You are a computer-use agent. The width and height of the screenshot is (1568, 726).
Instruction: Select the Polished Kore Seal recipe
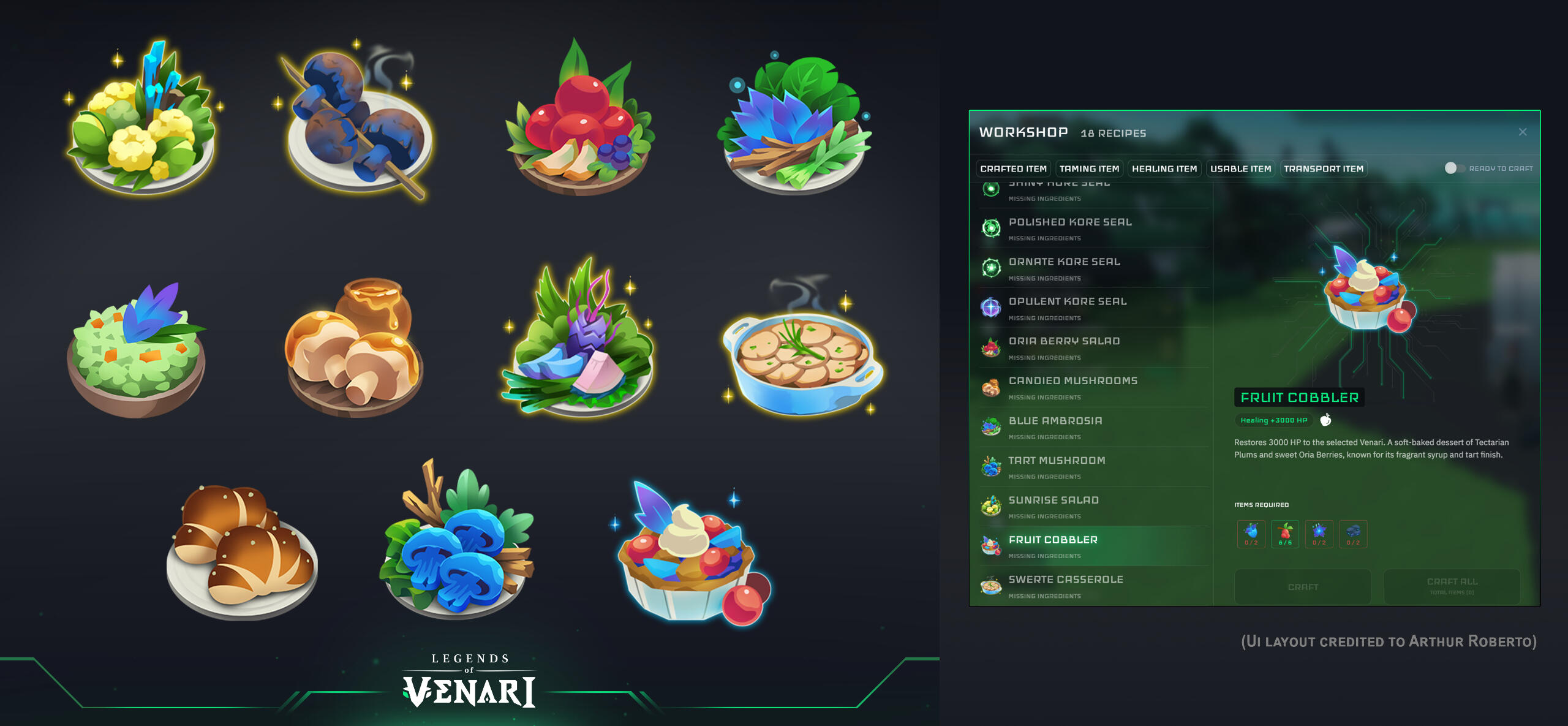click(x=1070, y=228)
